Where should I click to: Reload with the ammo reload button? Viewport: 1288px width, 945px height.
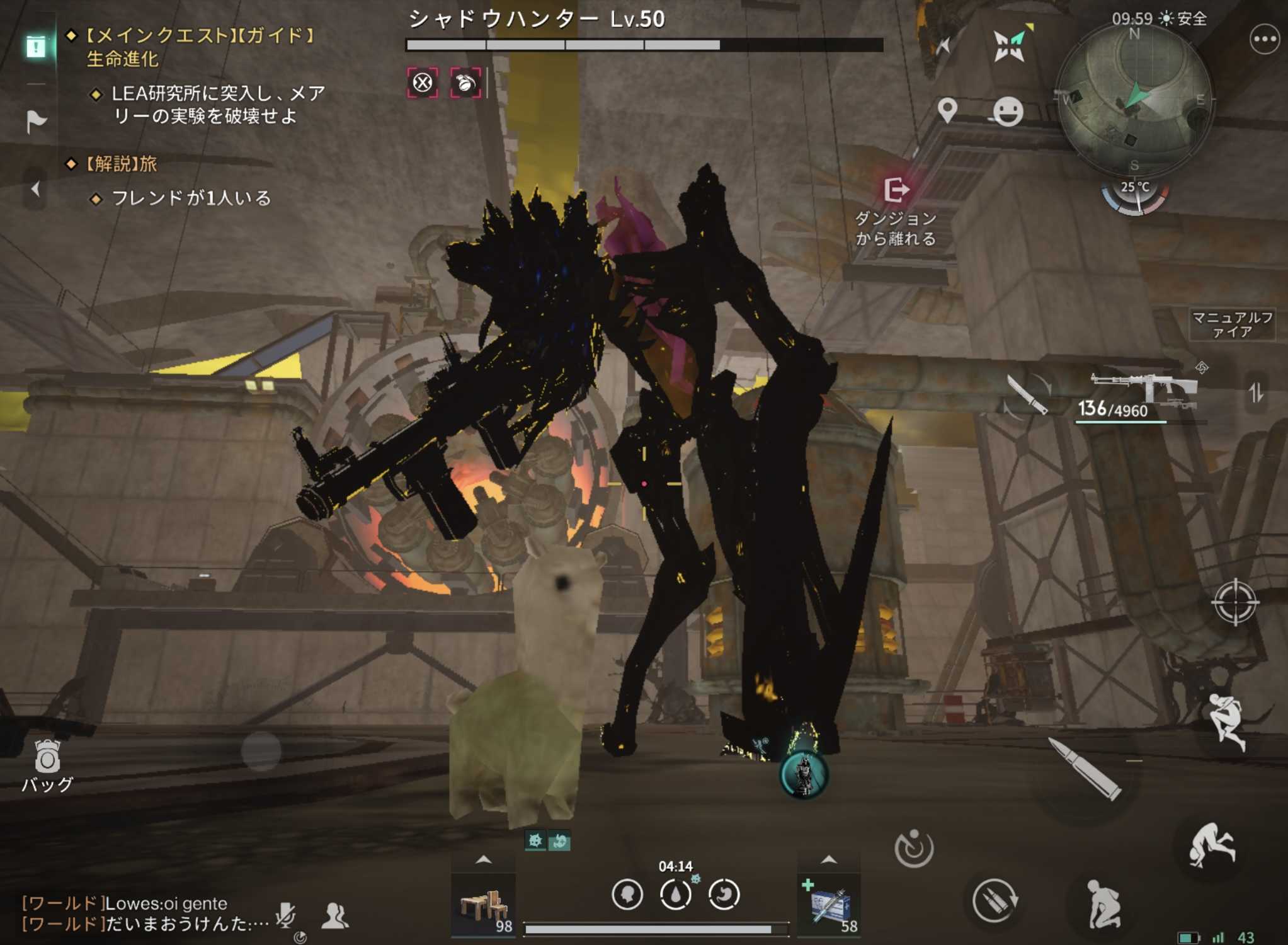coord(995,901)
